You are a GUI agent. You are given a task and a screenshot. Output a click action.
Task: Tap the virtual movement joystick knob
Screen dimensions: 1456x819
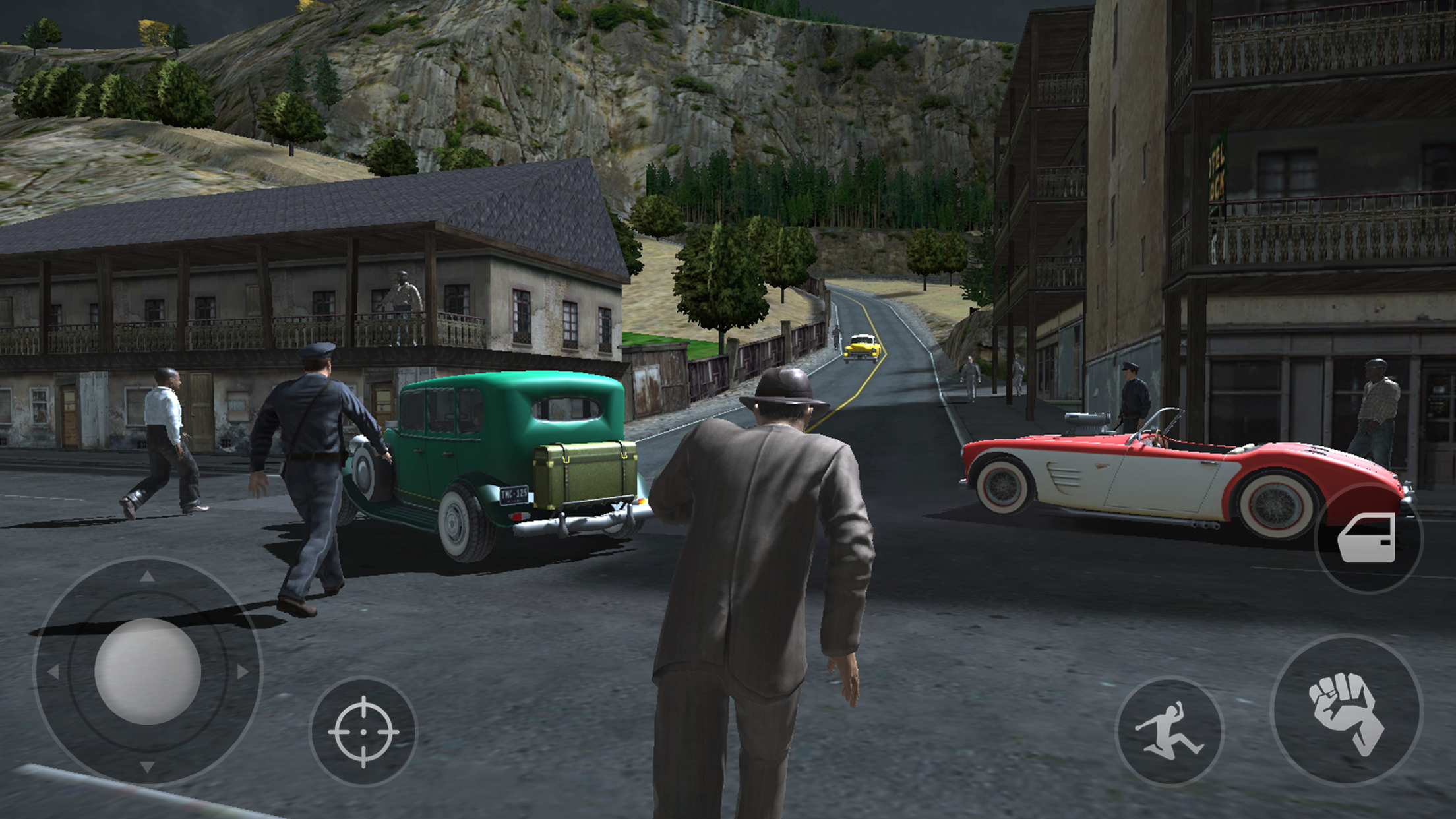pyautogui.click(x=148, y=671)
